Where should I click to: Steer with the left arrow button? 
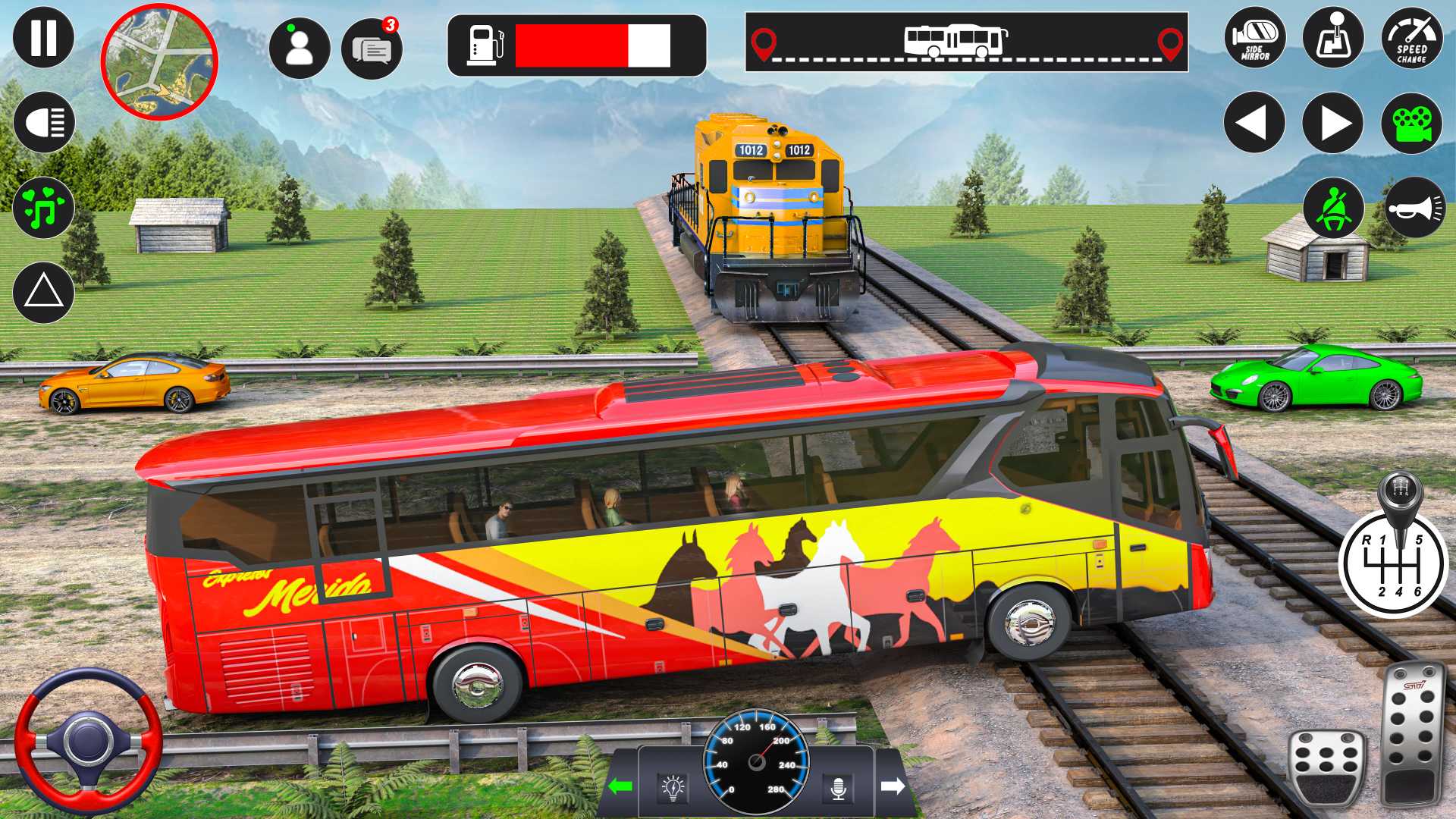coord(1254,123)
